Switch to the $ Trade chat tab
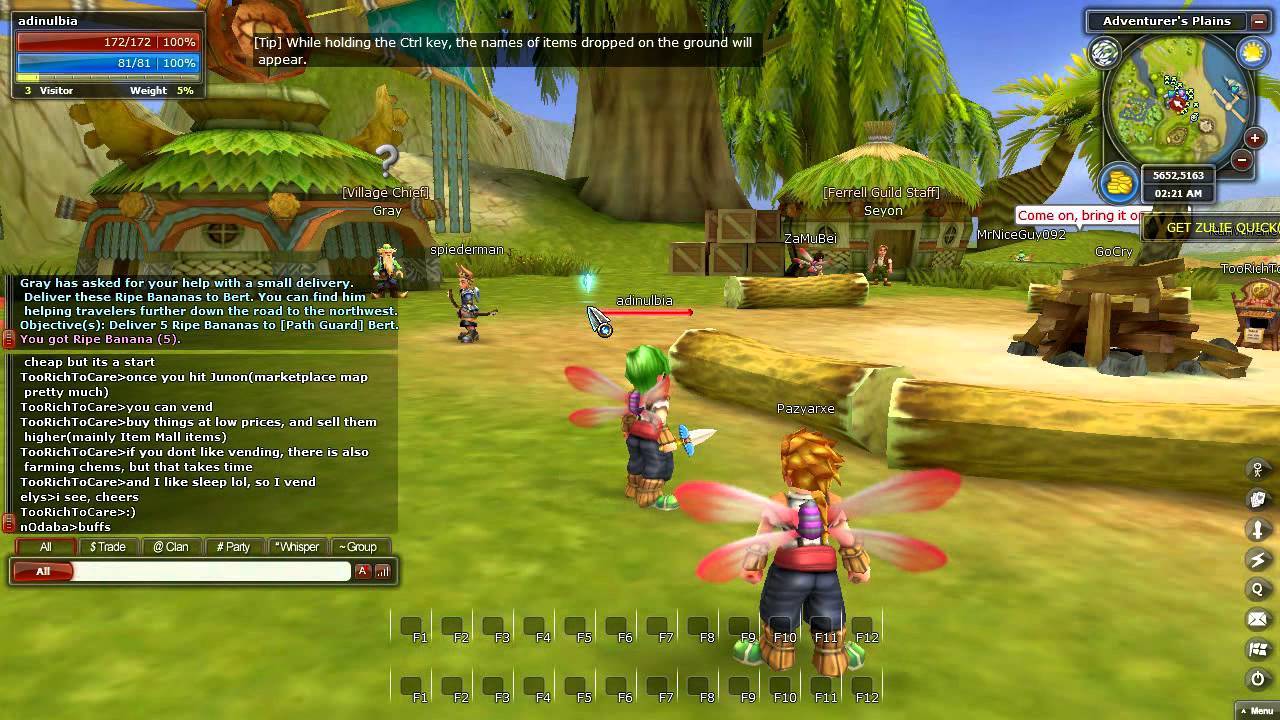The width and height of the screenshot is (1280, 720). tap(107, 546)
